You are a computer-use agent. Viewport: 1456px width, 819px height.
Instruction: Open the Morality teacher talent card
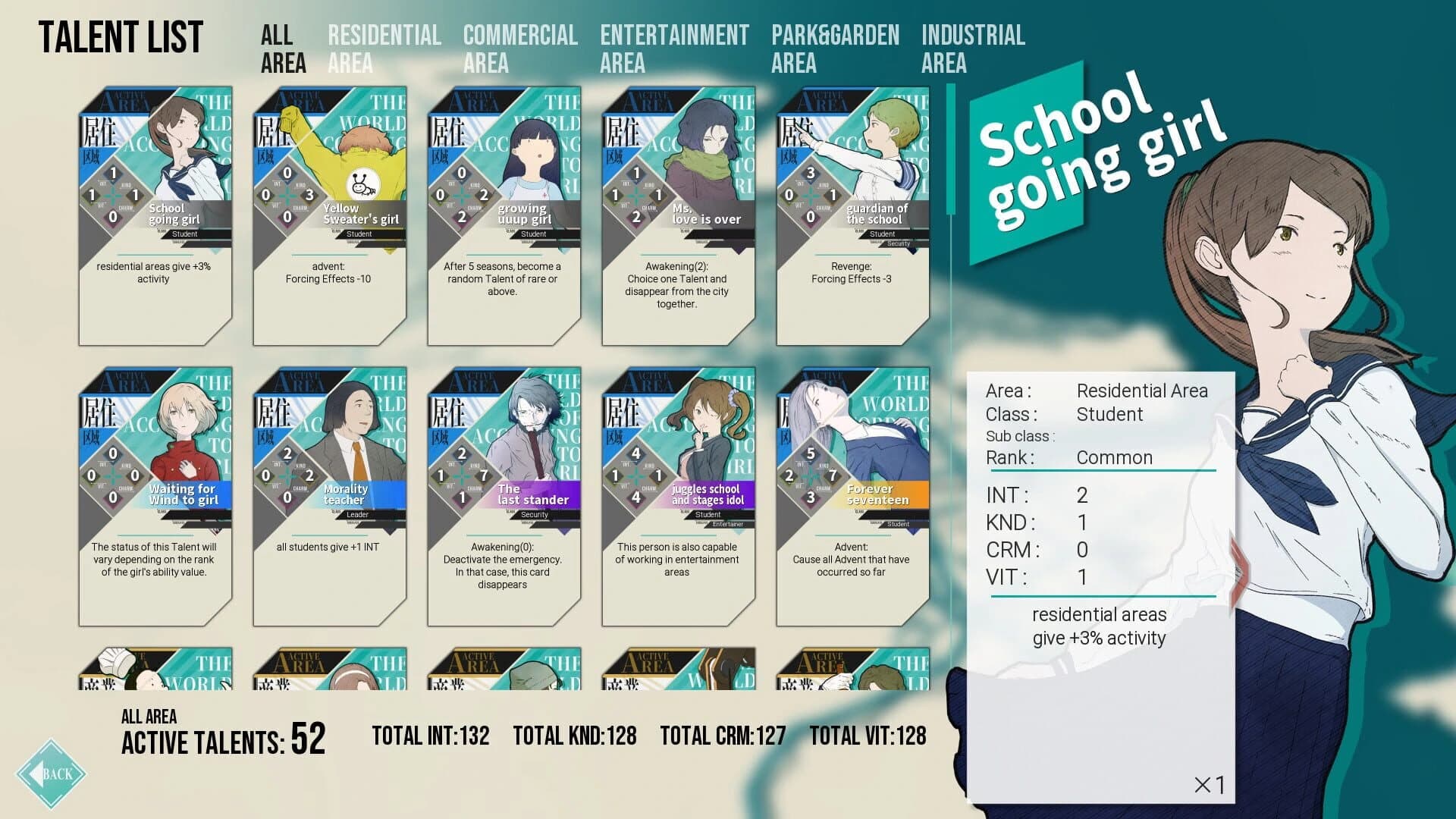tap(330, 493)
